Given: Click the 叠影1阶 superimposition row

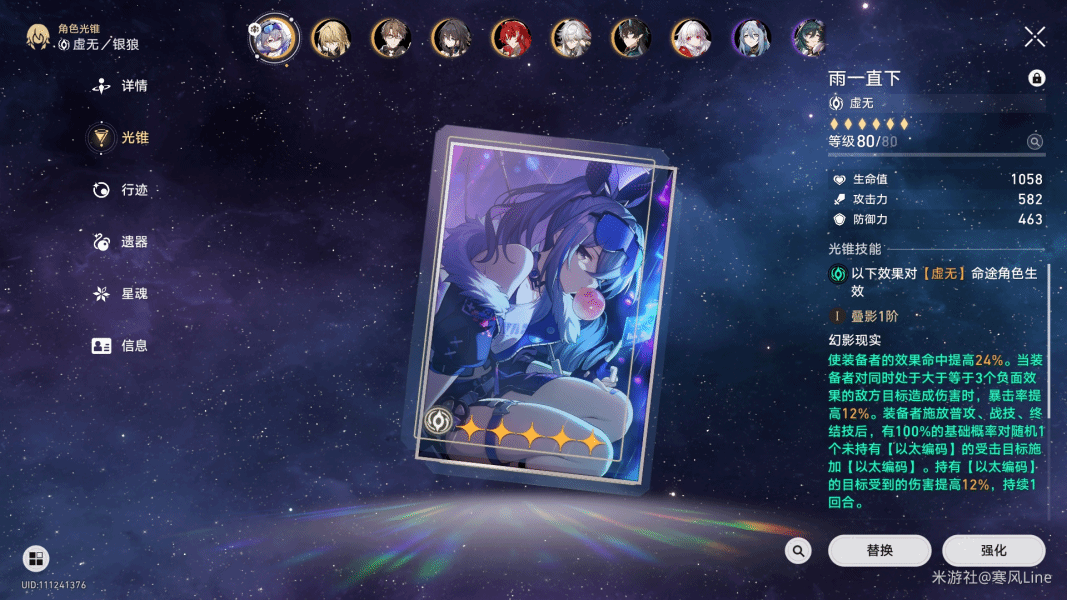Looking at the screenshot, I should pyautogui.click(x=875, y=316).
